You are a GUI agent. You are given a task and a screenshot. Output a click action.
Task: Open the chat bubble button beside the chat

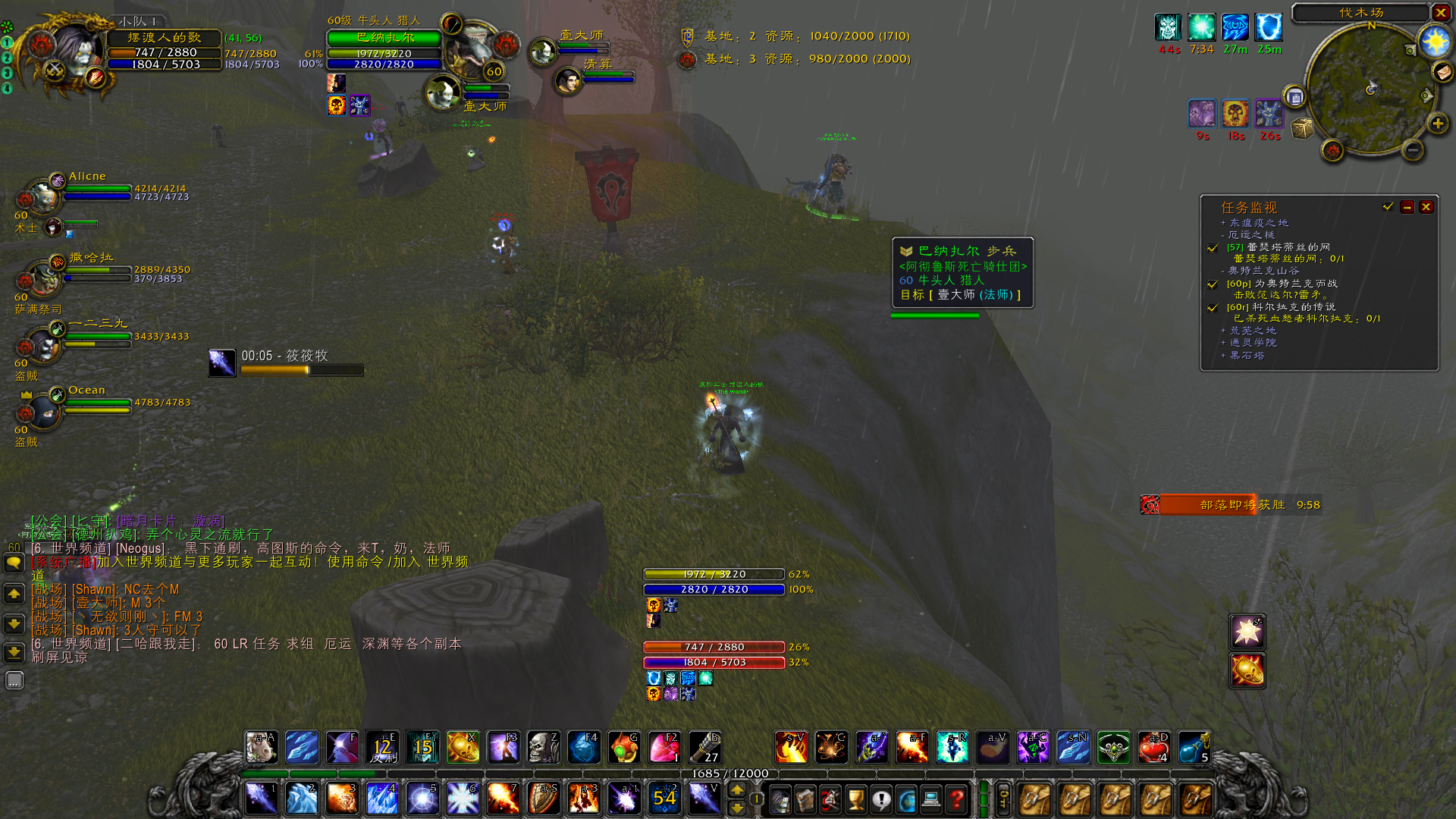pyautogui.click(x=14, y=563)
